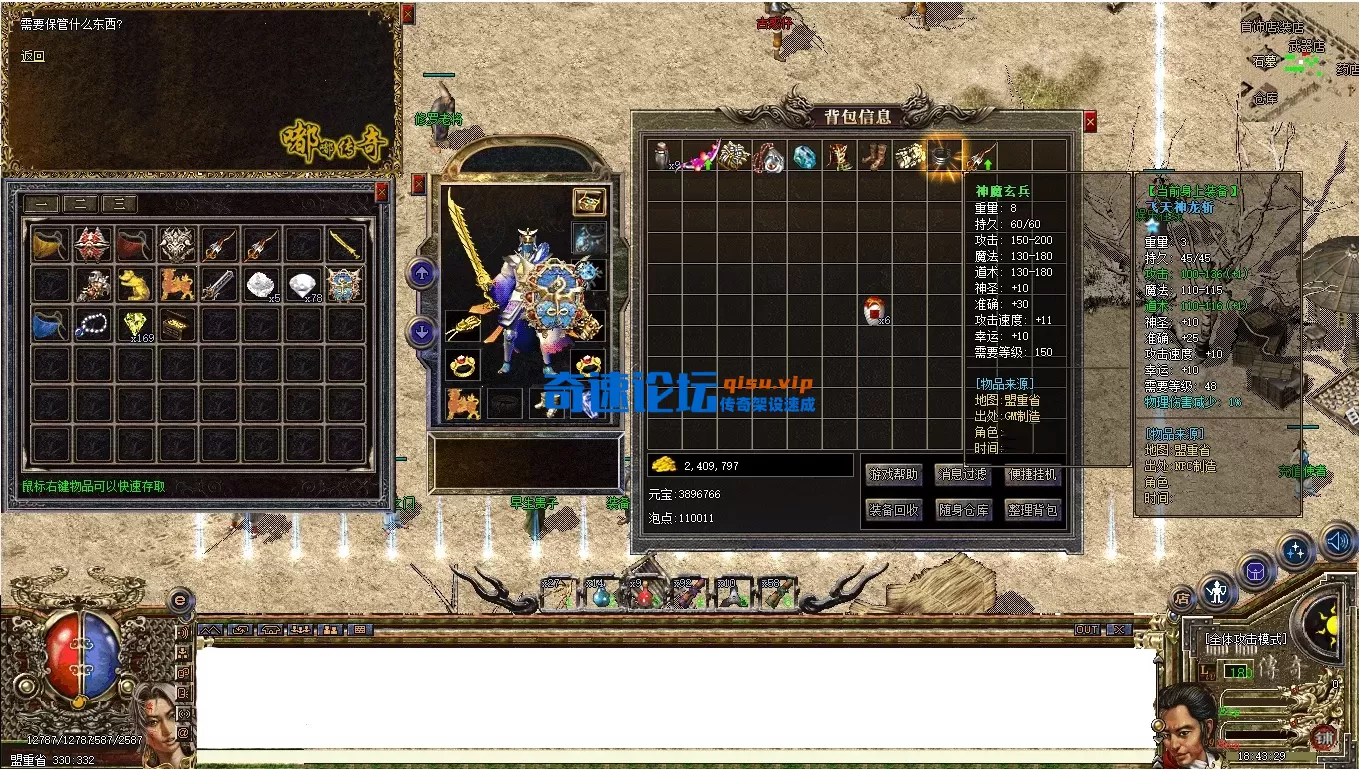Viewport: 1359px width, 769px height.
Task: Open 游戏帮助 game help
Action: pos(894,474)
